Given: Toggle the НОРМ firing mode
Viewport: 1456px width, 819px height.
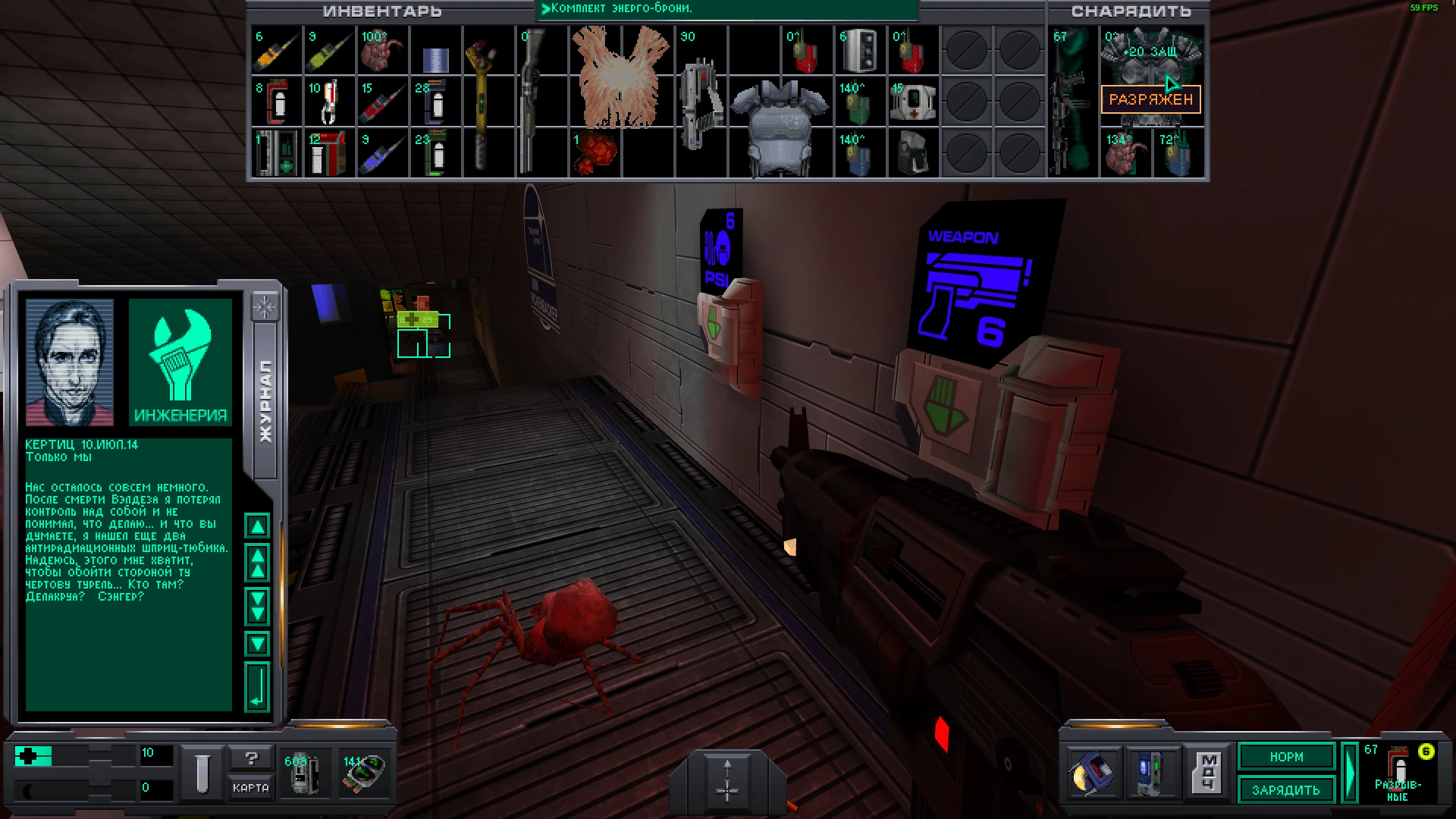Looking at the screenshot, I should click(1285, 757).
